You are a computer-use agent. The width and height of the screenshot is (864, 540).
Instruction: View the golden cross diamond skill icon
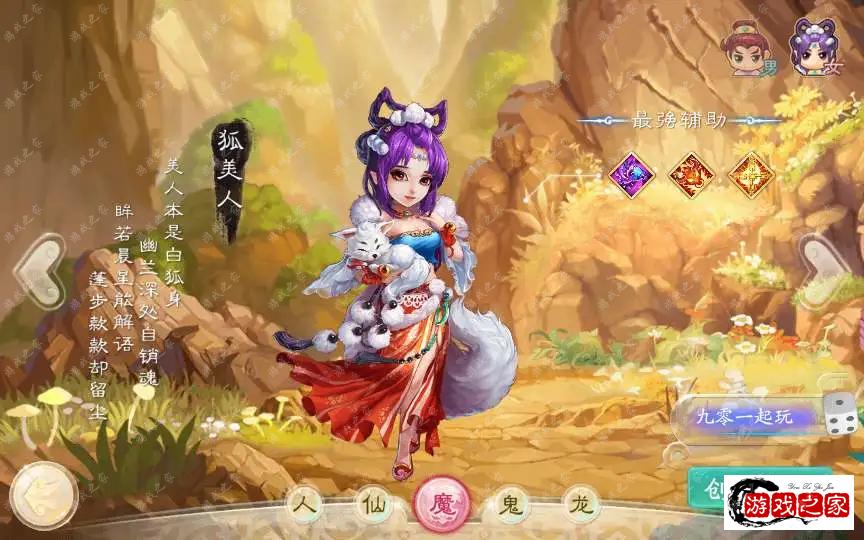point(748,171)
